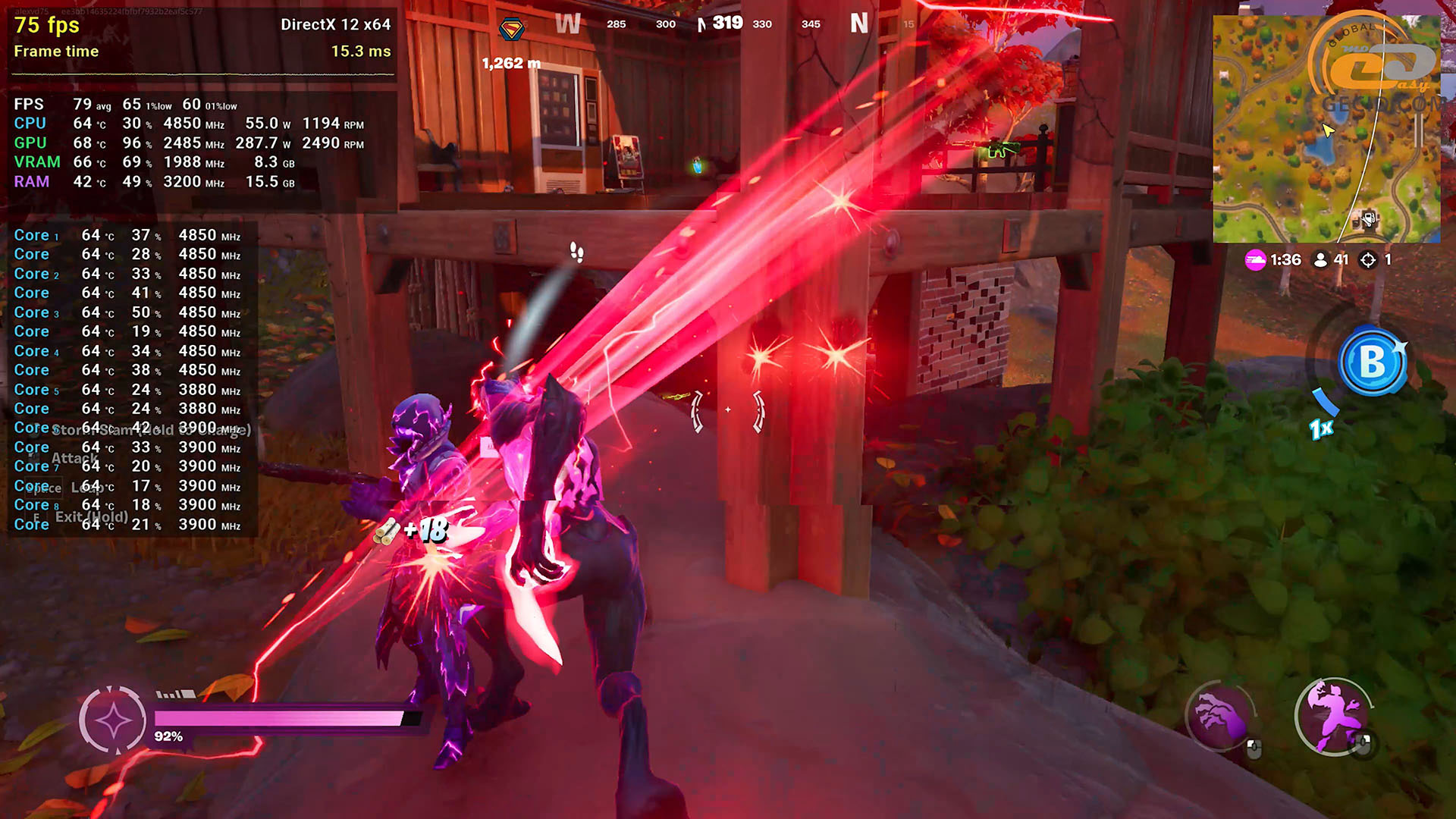The height and width of the screenshot is (819, 1456).
Task: Select the players remaining person icon
Action: 1320,260
